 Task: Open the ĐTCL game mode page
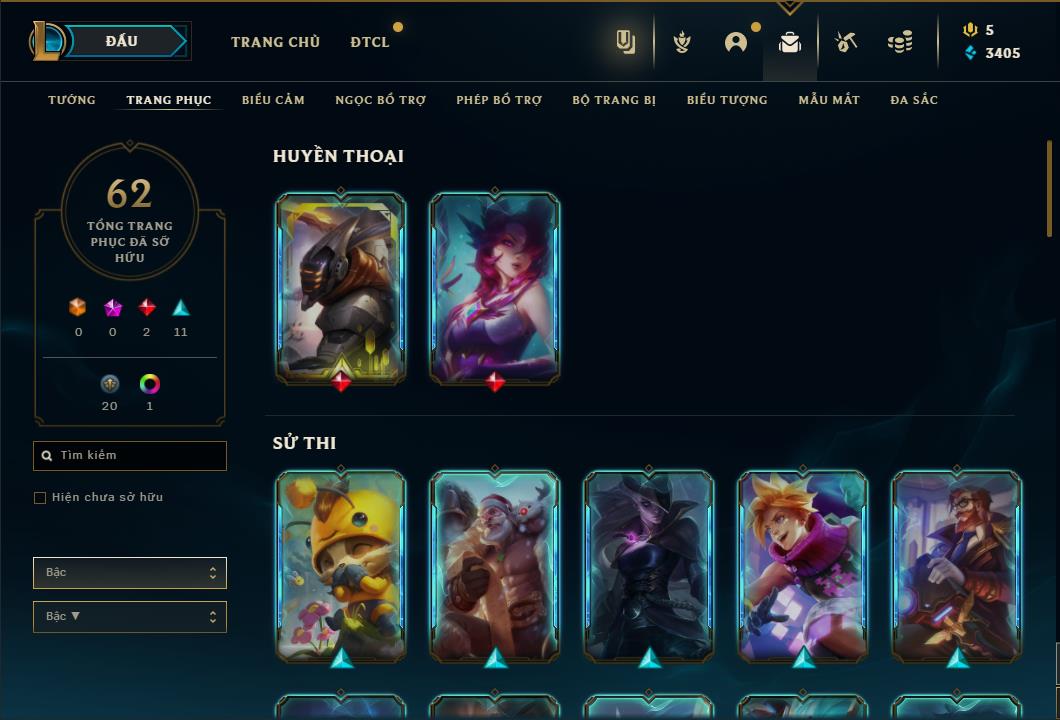[x=370, y=42]
